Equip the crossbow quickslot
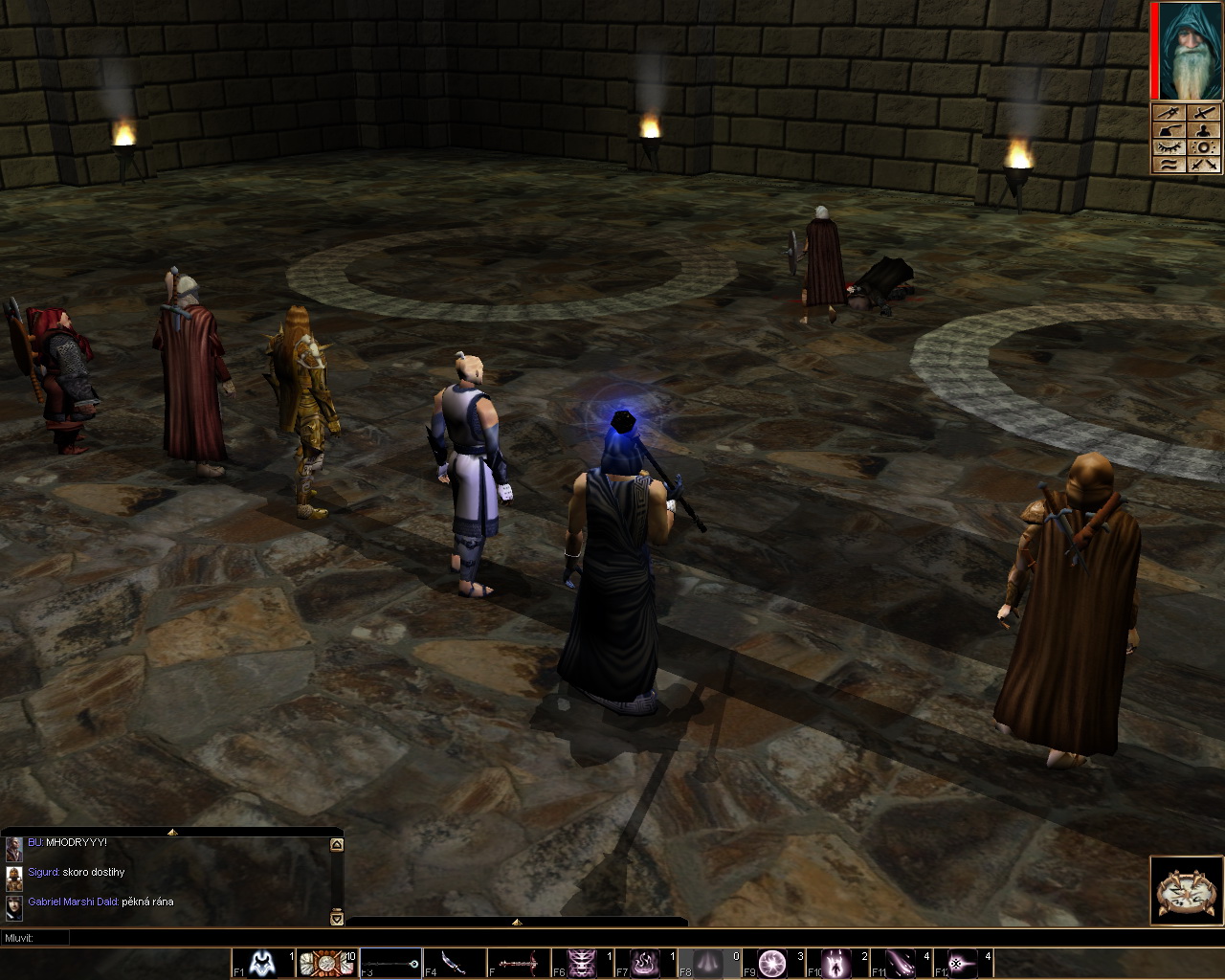Viewport: 1225px width, 980px height. coord(518,963)
